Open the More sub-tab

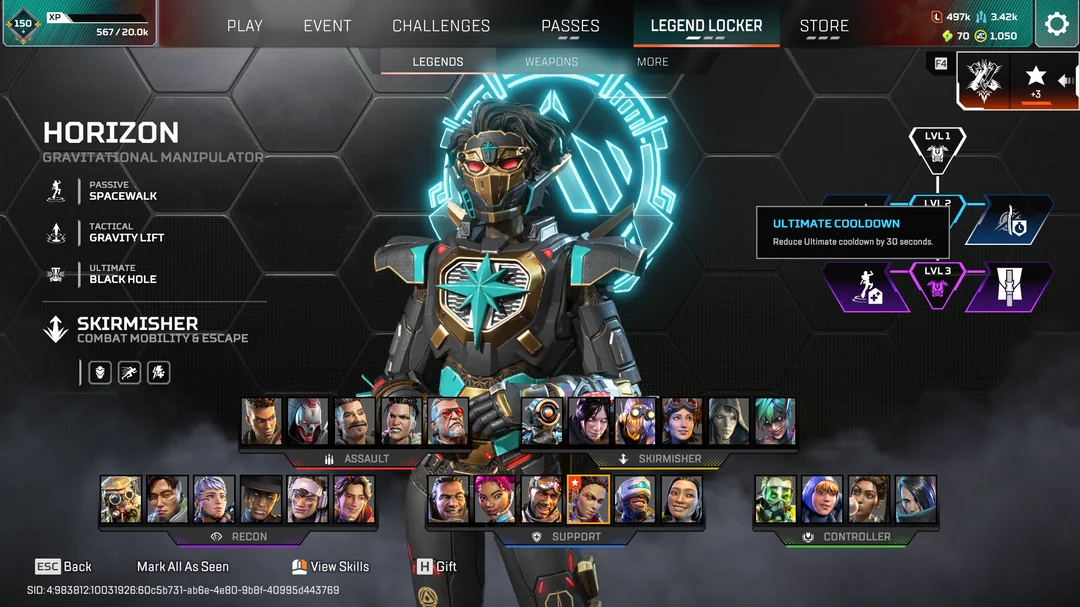tap(652, 62)
